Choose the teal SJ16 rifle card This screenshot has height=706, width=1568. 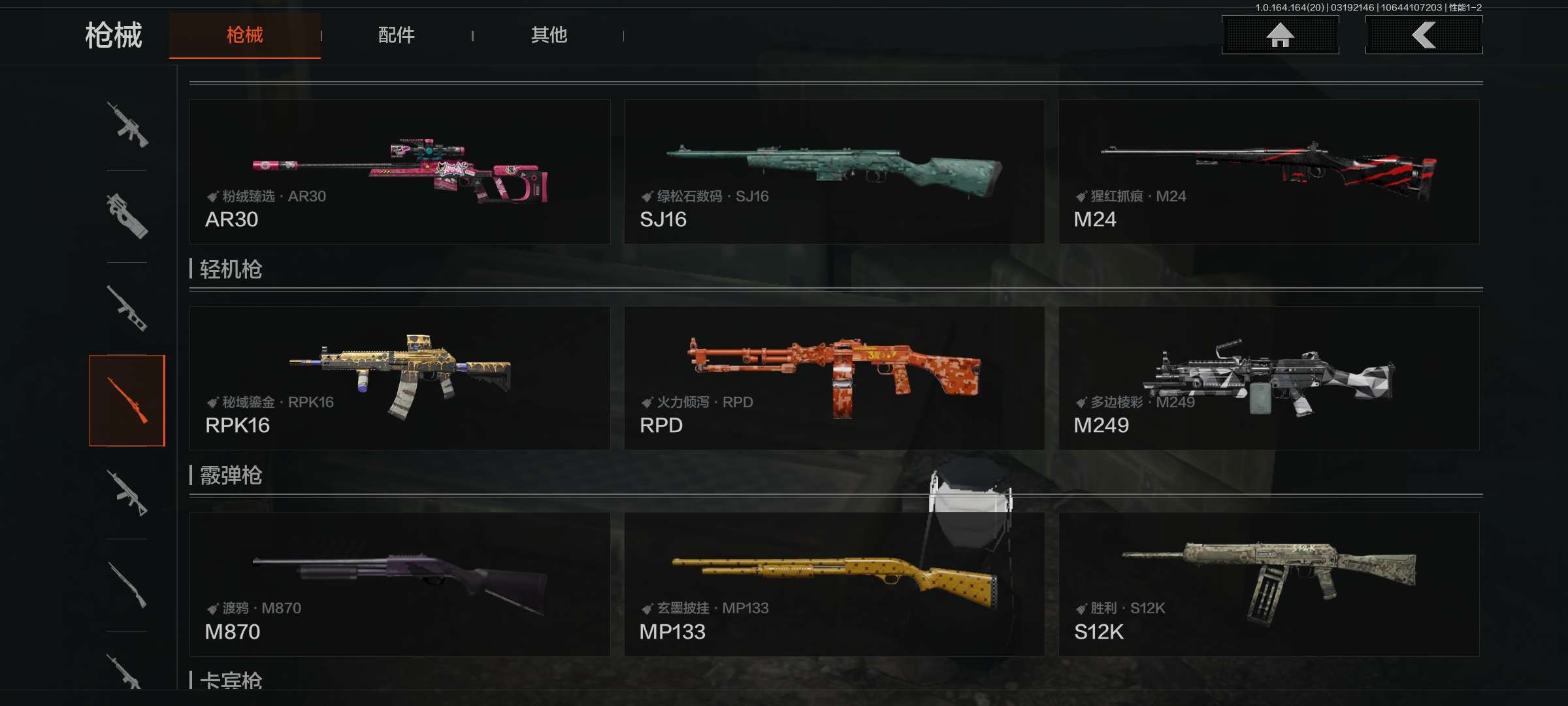point(834,172)
